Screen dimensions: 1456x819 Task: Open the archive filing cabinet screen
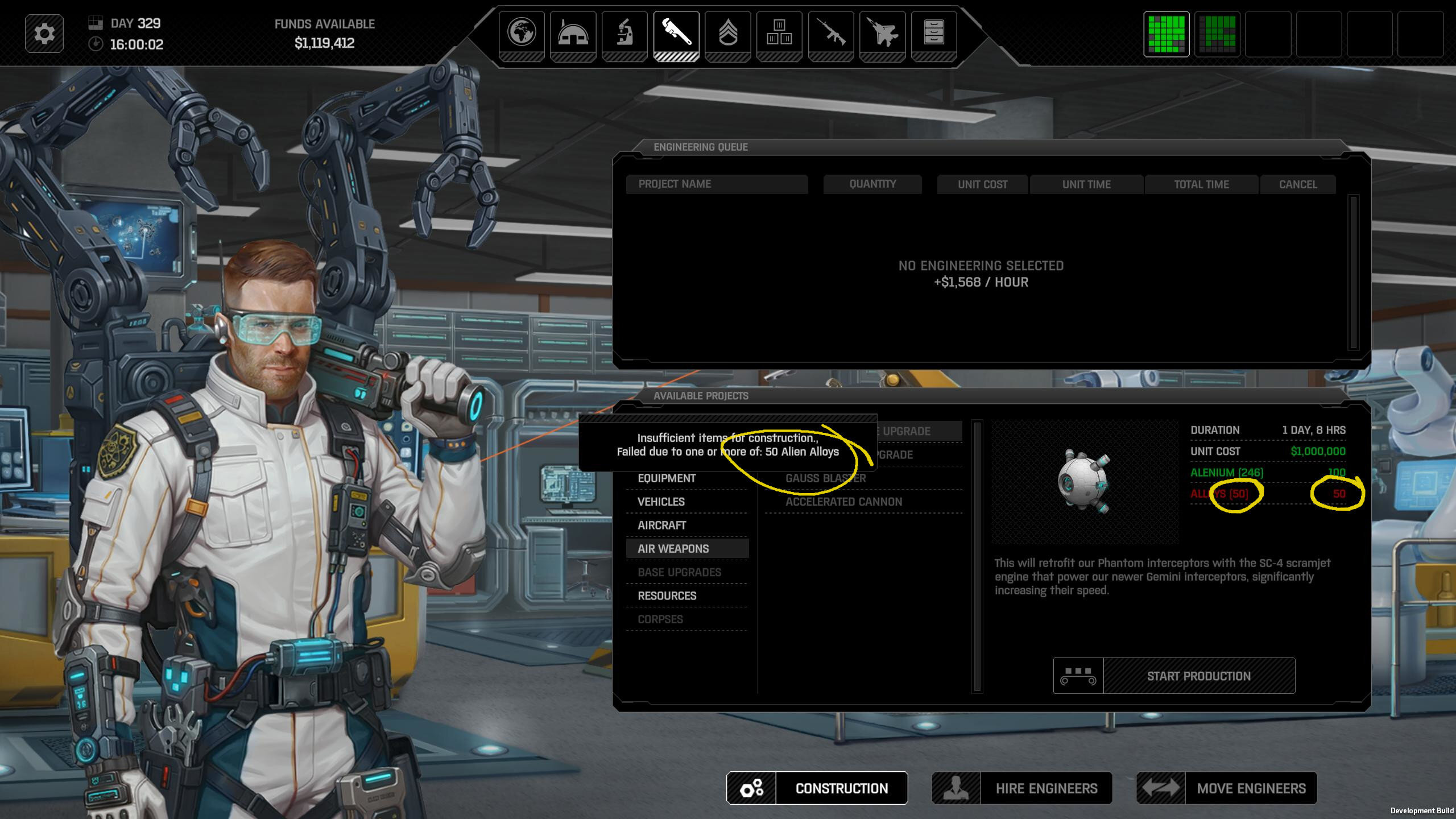coord(934,33)
